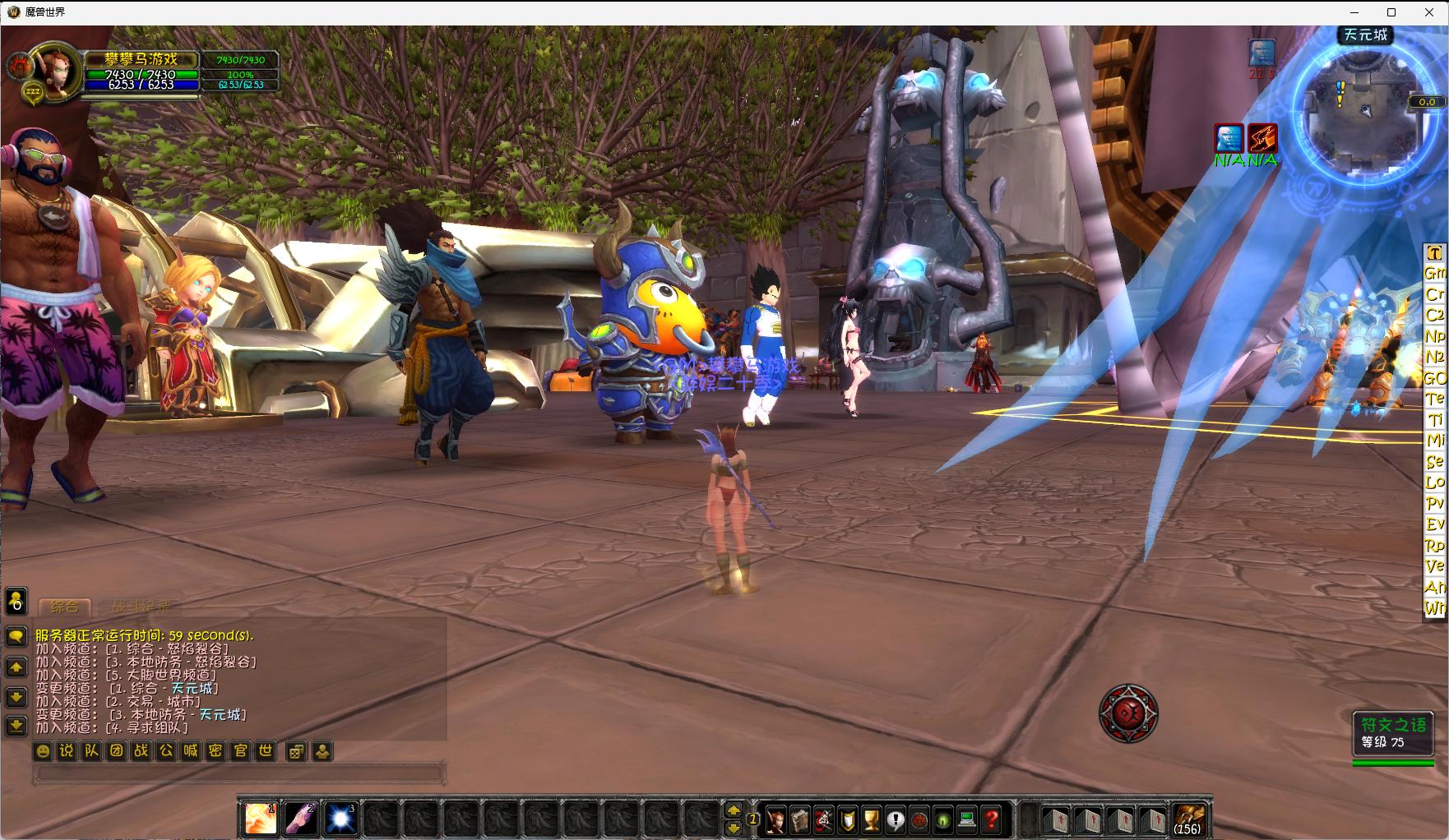Choose the 队 (party) chat channel button

pyautogui.click(x=92, y=750)
